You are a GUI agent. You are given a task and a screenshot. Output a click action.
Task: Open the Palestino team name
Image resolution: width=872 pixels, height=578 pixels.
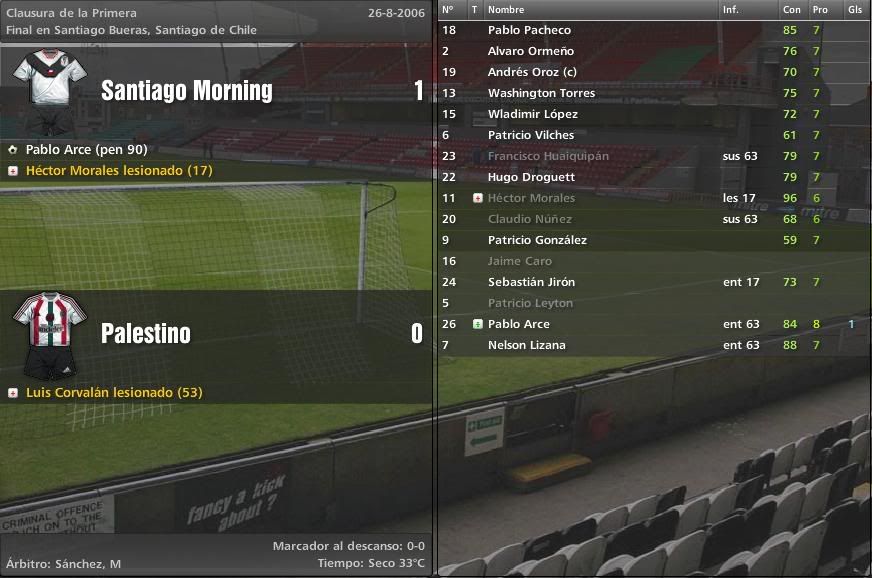pos(145,333)
